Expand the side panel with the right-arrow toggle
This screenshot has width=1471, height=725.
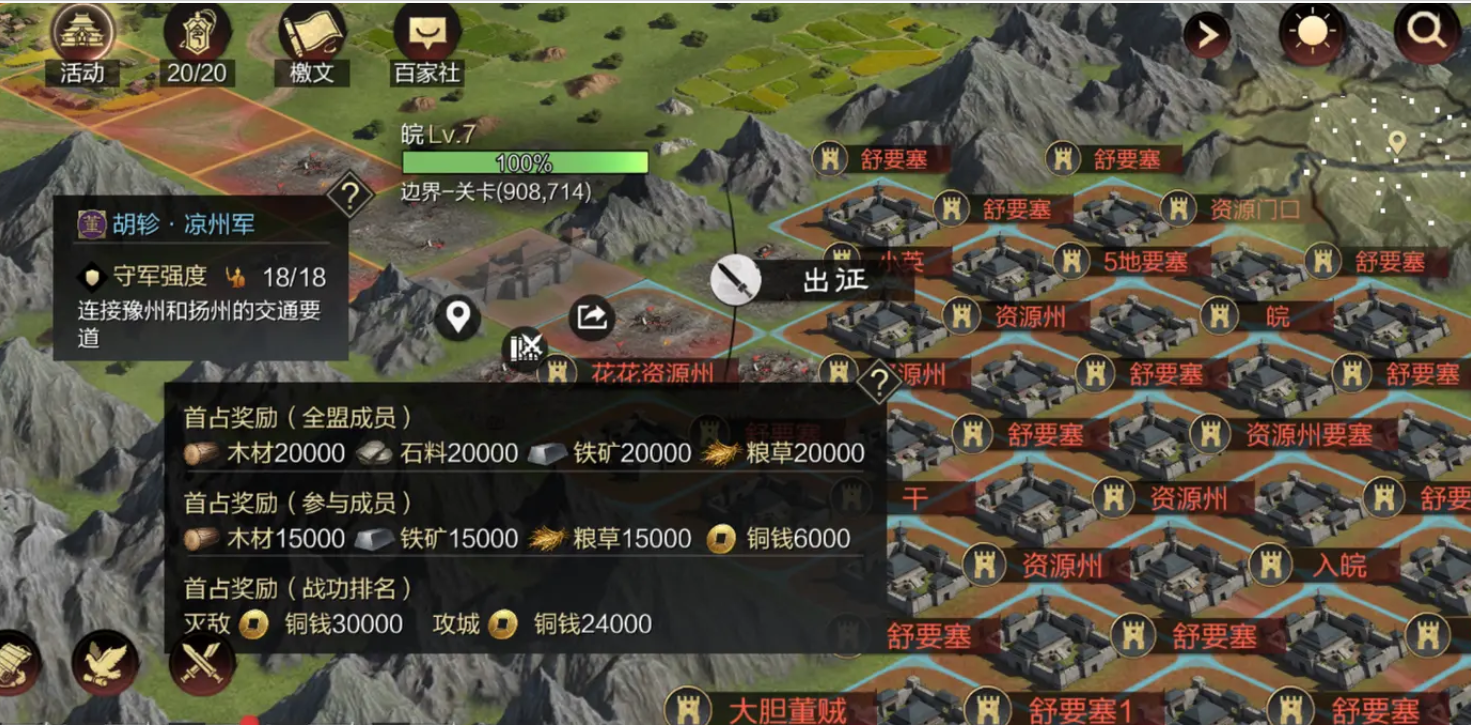[1206, 33]
